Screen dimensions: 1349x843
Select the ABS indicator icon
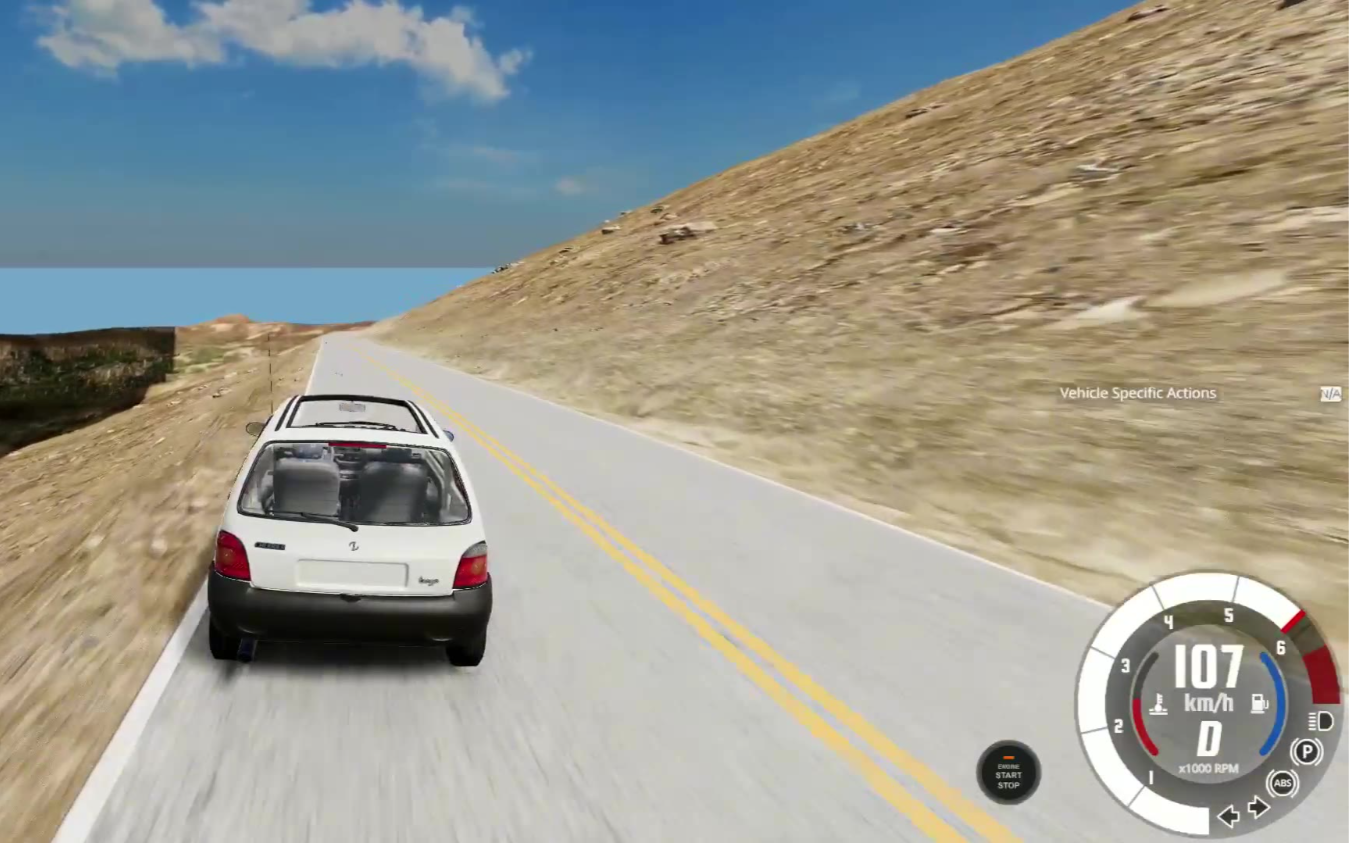tap(1282, 782)
